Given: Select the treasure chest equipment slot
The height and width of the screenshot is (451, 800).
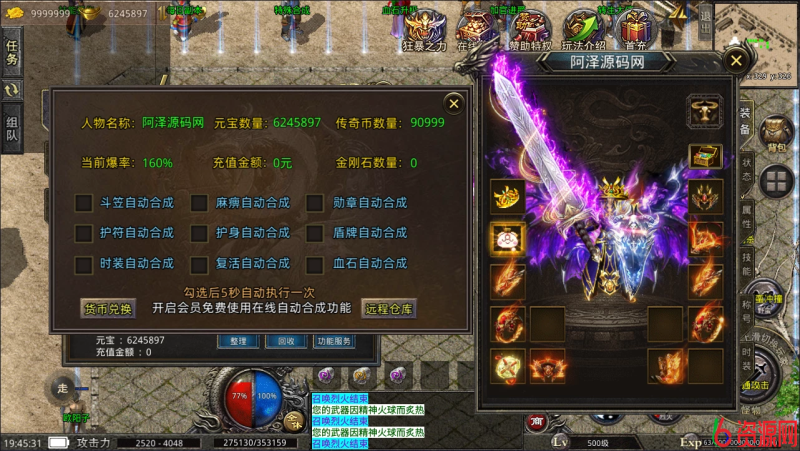Looking at the screenshot, I should pyautogui.click(x=705, y=157).
